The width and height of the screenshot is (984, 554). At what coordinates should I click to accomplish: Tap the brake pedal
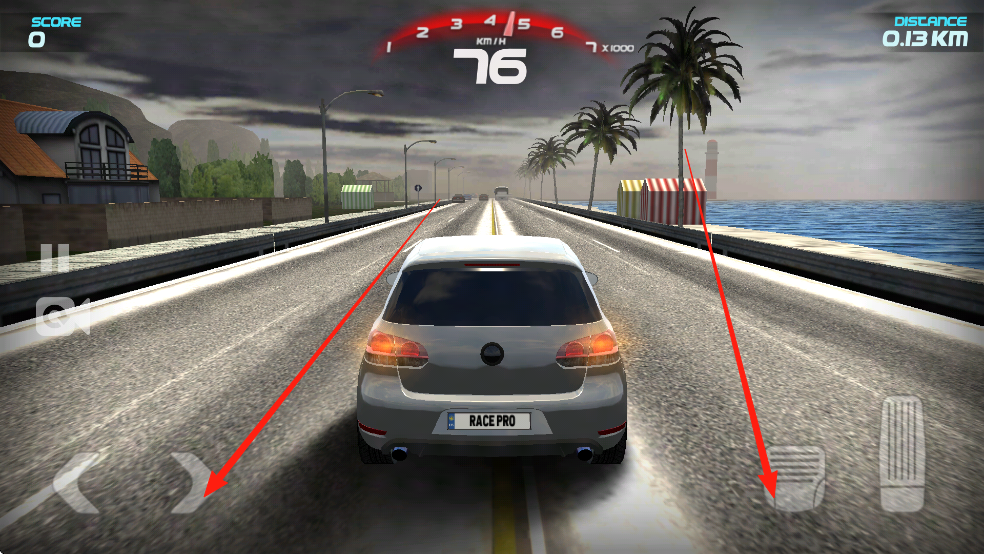pyautogui.click(x=798, y=478)
